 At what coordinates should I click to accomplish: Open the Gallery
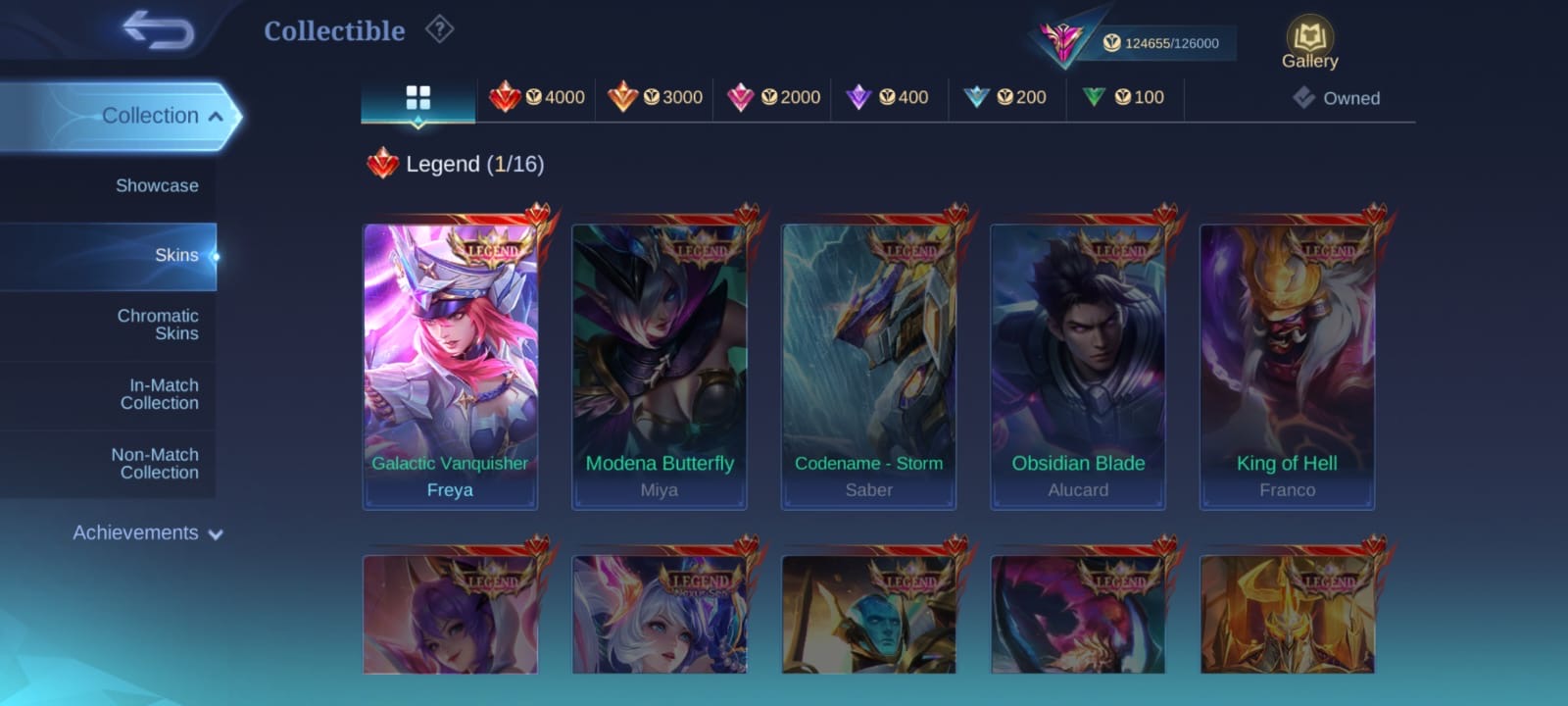(1309, 43)
